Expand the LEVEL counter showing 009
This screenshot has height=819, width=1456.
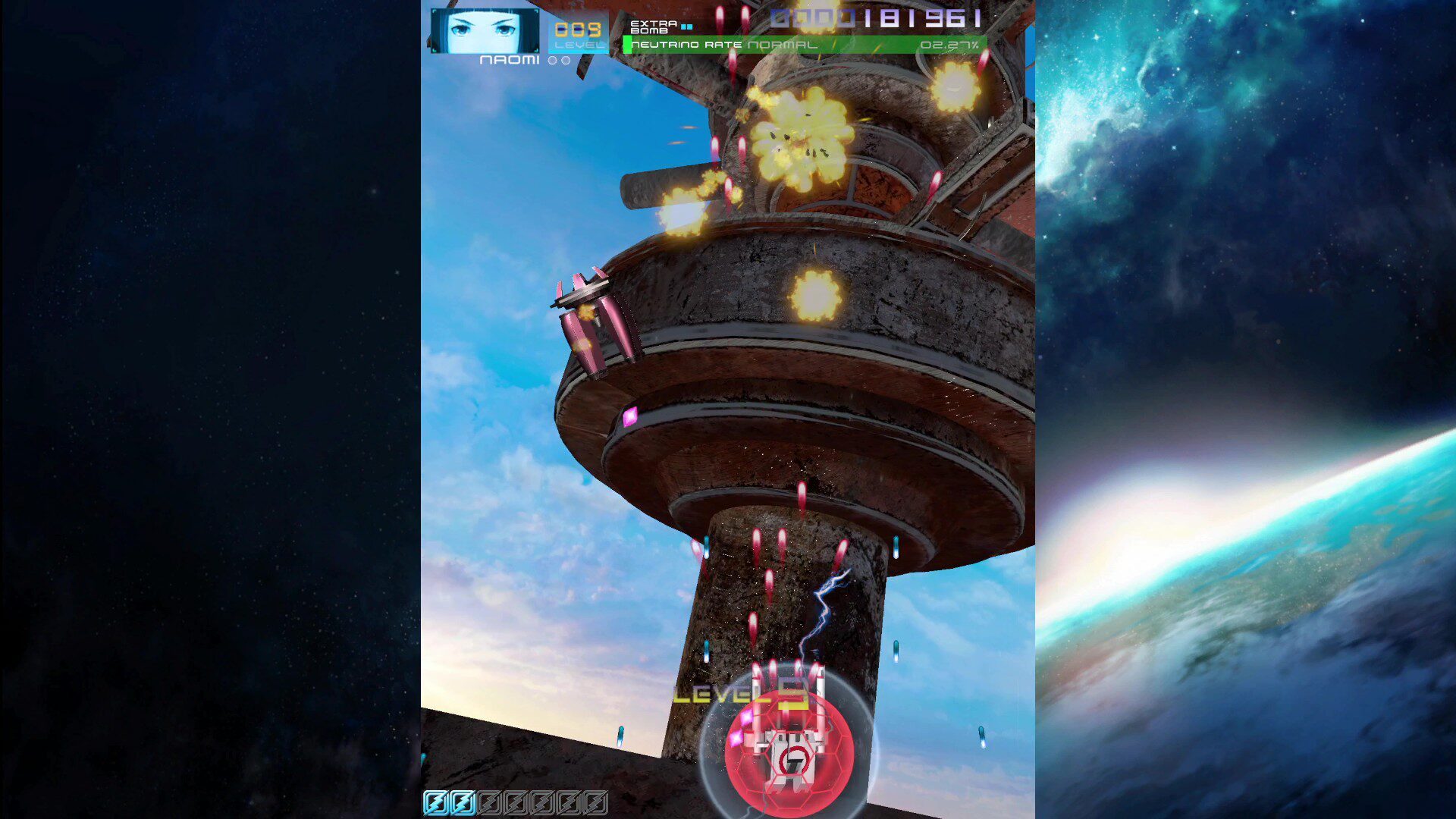coord(579,30)
